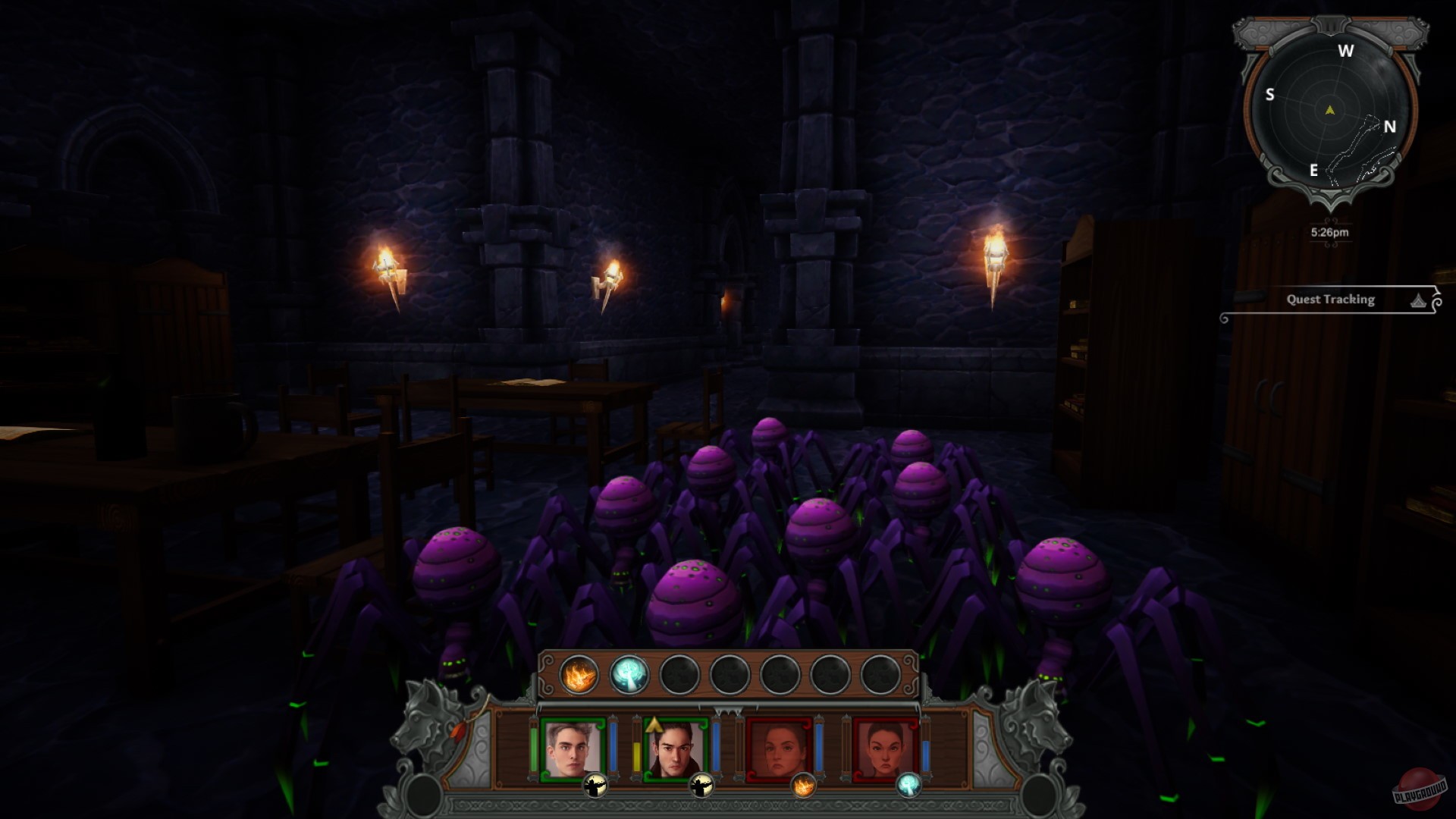Click the Quest Tracking label

tap(1331, 299)
